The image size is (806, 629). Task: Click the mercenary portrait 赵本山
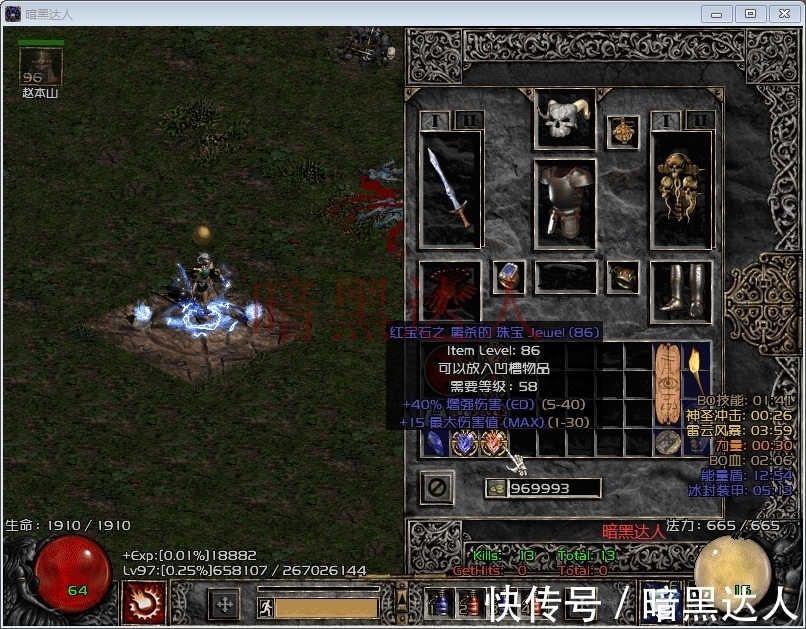41,66
